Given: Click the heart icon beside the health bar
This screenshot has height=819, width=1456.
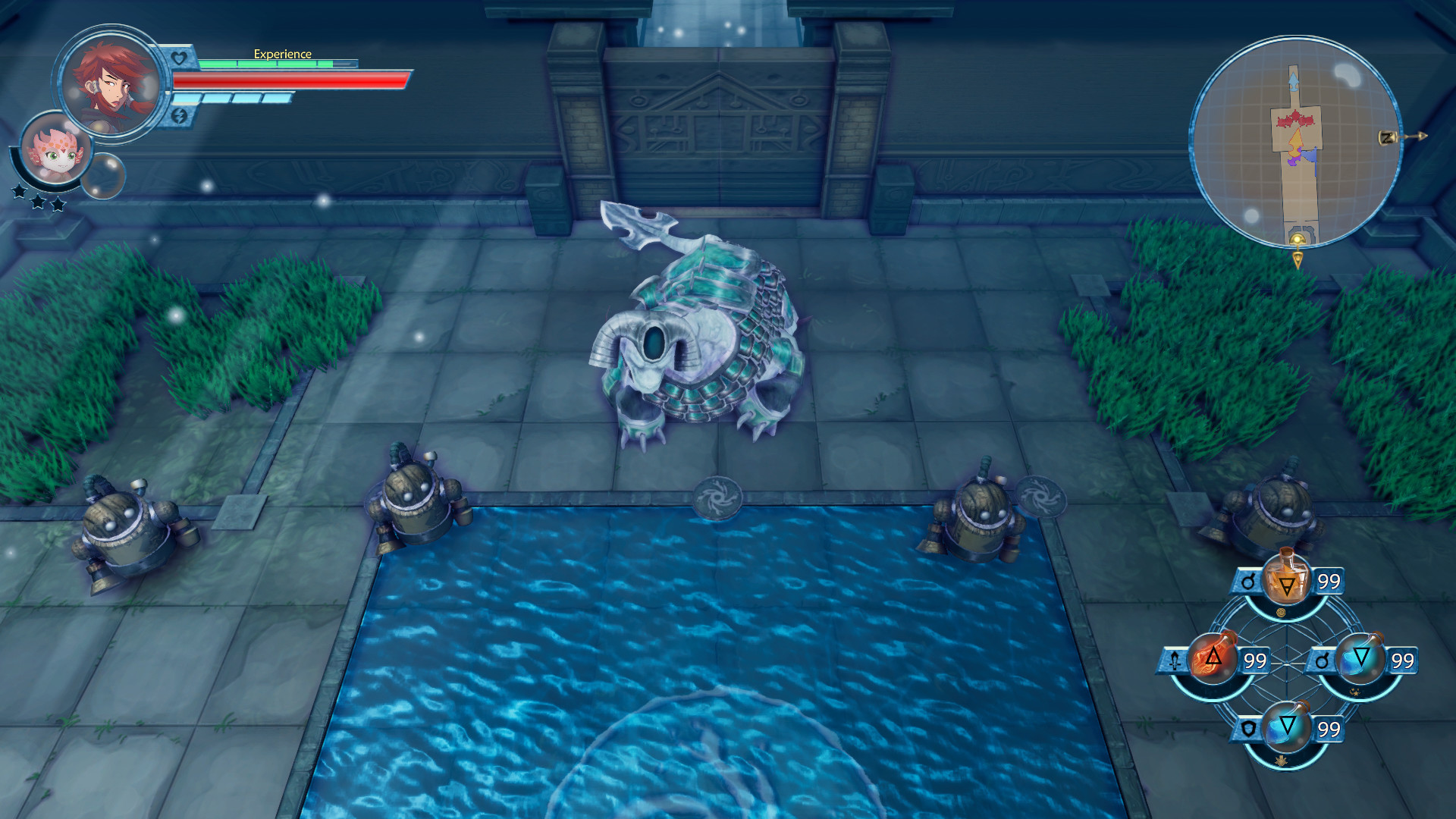Looking at the screenshot, I should (x=179, y=56).
